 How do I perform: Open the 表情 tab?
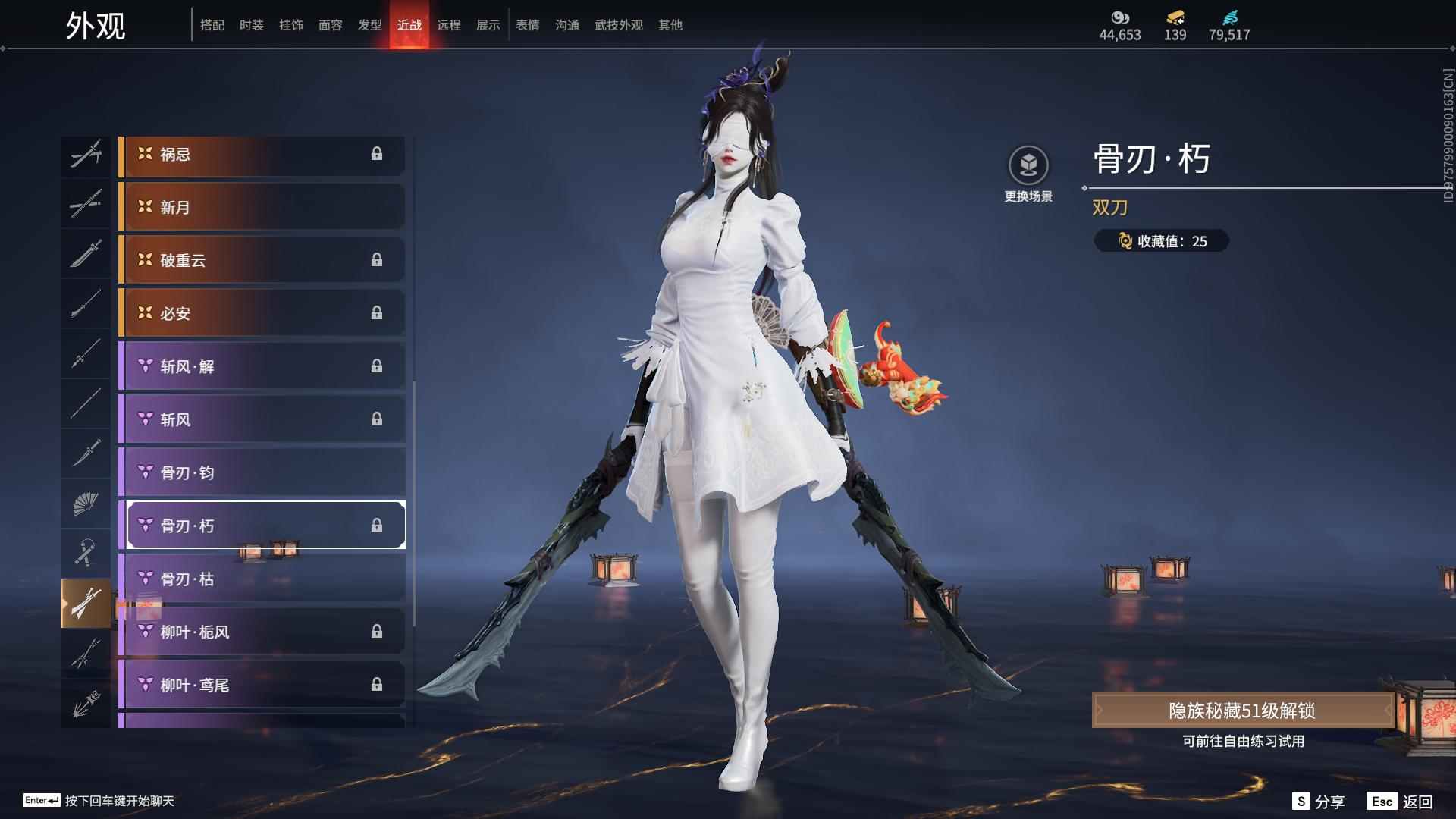pyautogui.click(x=528, y=25)
